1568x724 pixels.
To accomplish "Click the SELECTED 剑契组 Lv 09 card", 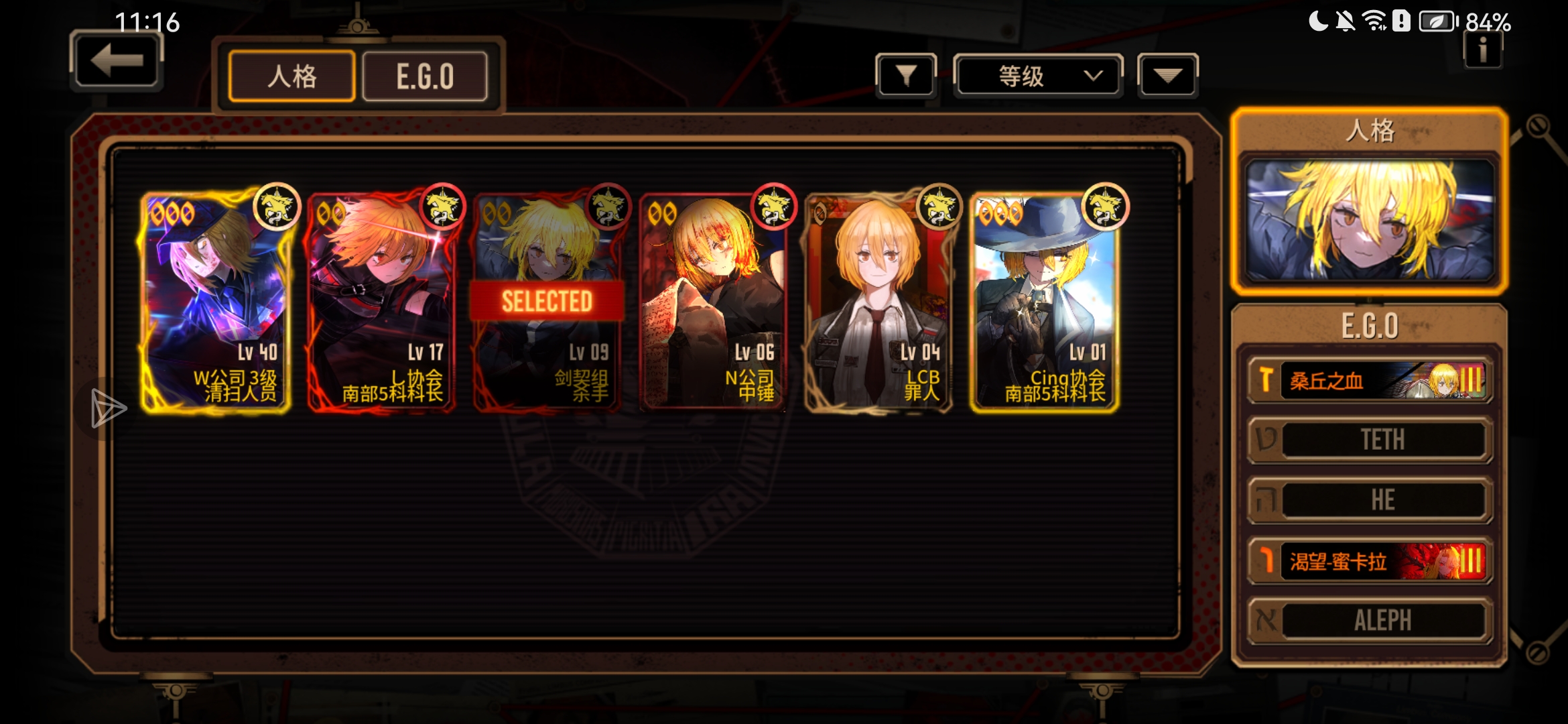I will point(547,302).
